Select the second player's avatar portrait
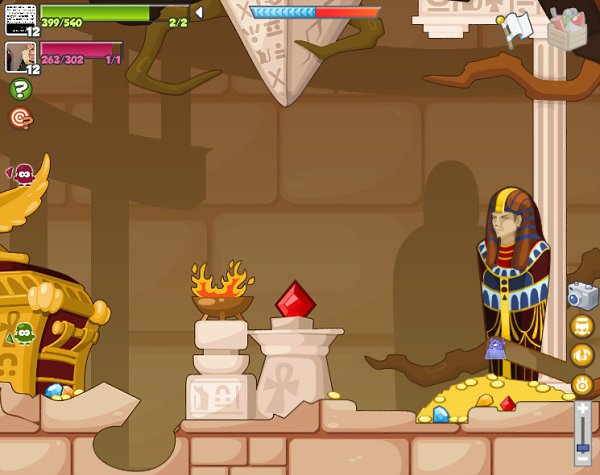 pos(20,56)
